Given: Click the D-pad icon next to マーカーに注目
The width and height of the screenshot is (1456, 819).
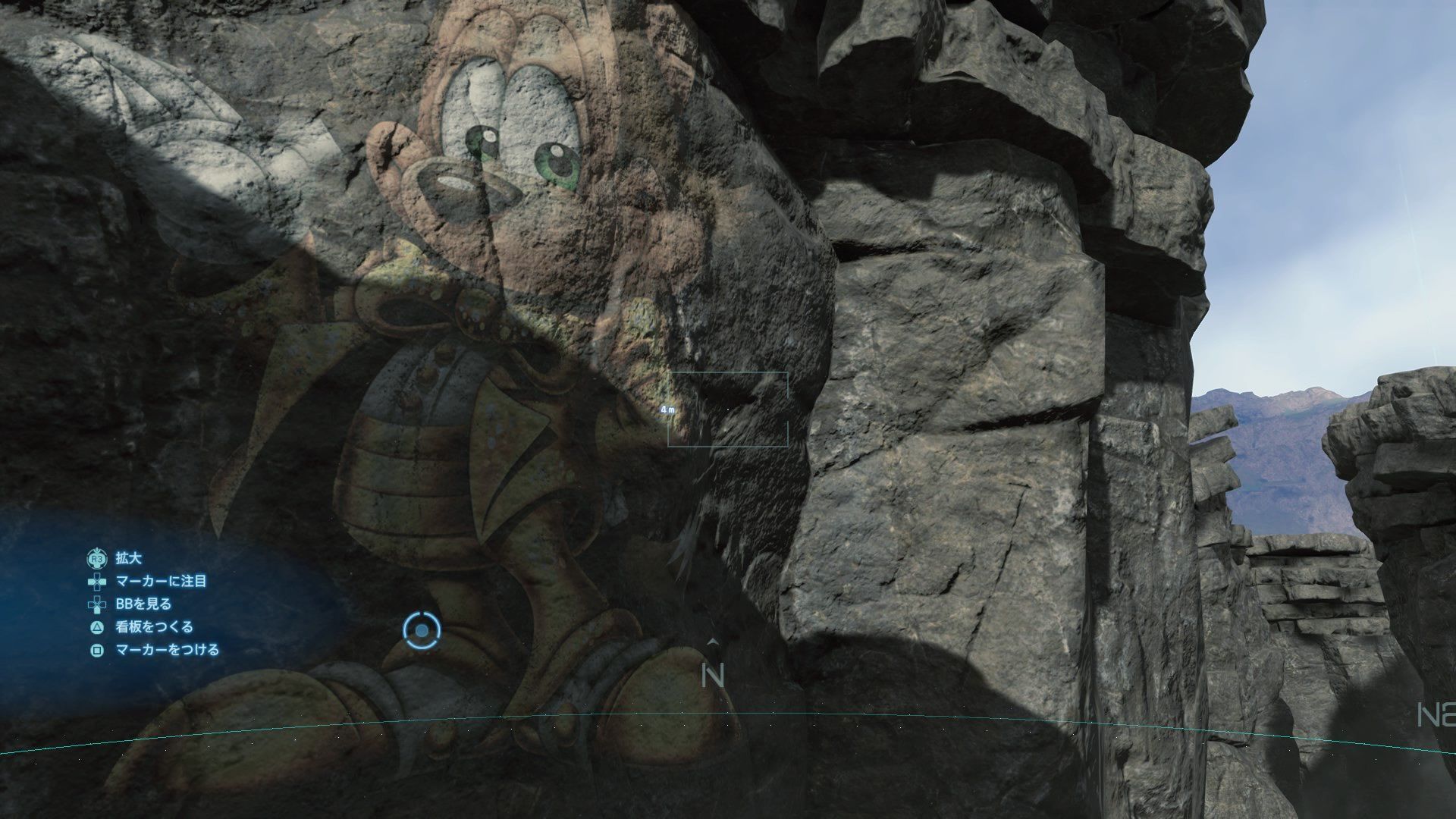Looking at the screenshot, I should 96,582.
